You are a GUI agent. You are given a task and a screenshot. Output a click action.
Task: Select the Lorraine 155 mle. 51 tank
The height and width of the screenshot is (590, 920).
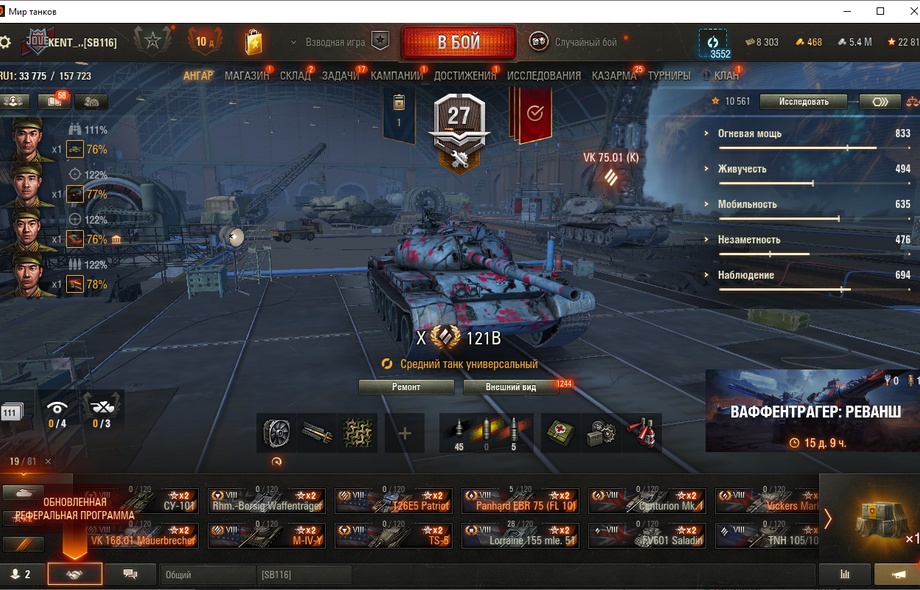pyautogui.click(x=520, y=535)
